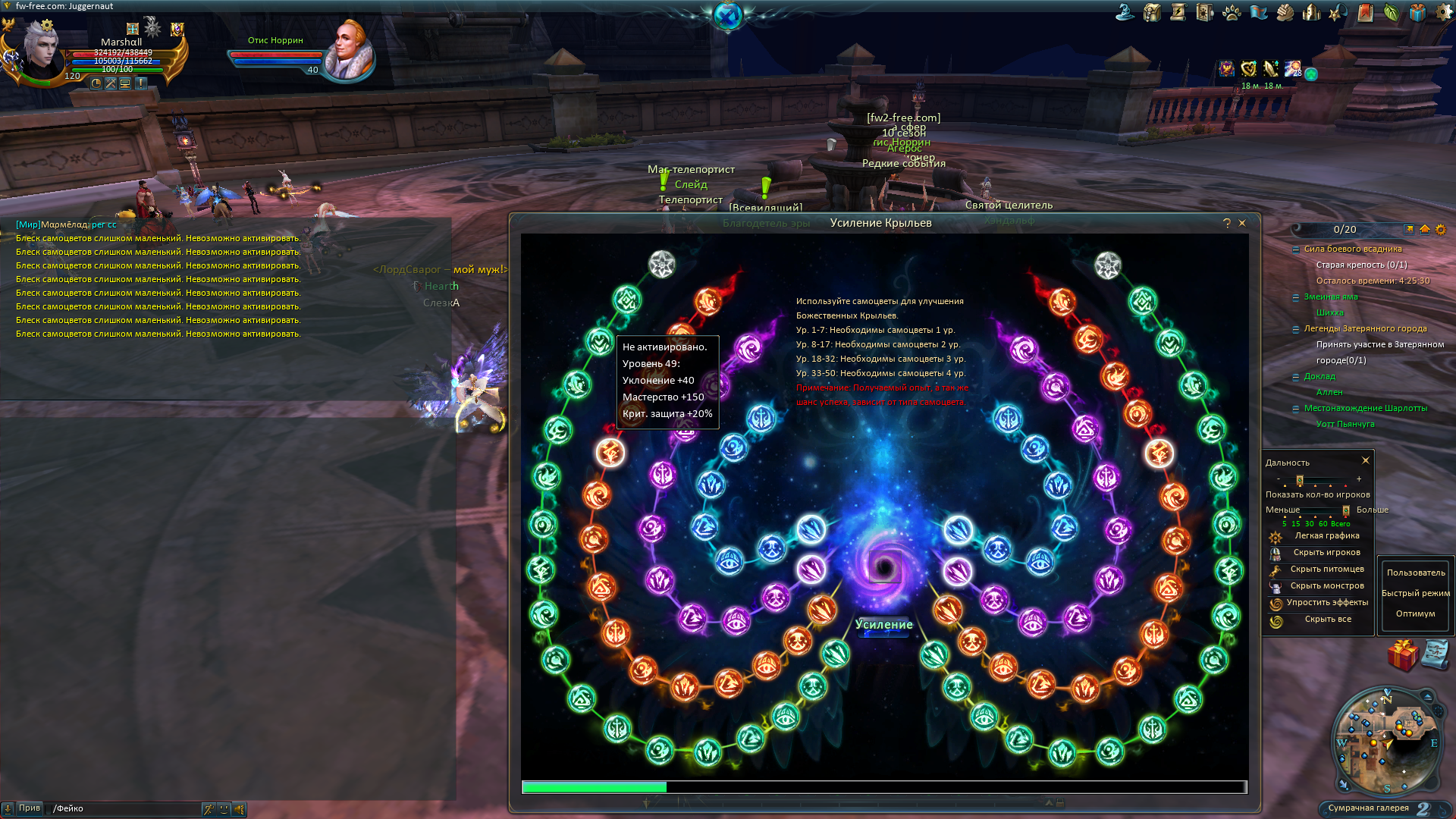Image resolution: width=1456 pixels, height=819 pixels.
Task: Choose the Быстрый режим preset
Action: (1415, 593)
